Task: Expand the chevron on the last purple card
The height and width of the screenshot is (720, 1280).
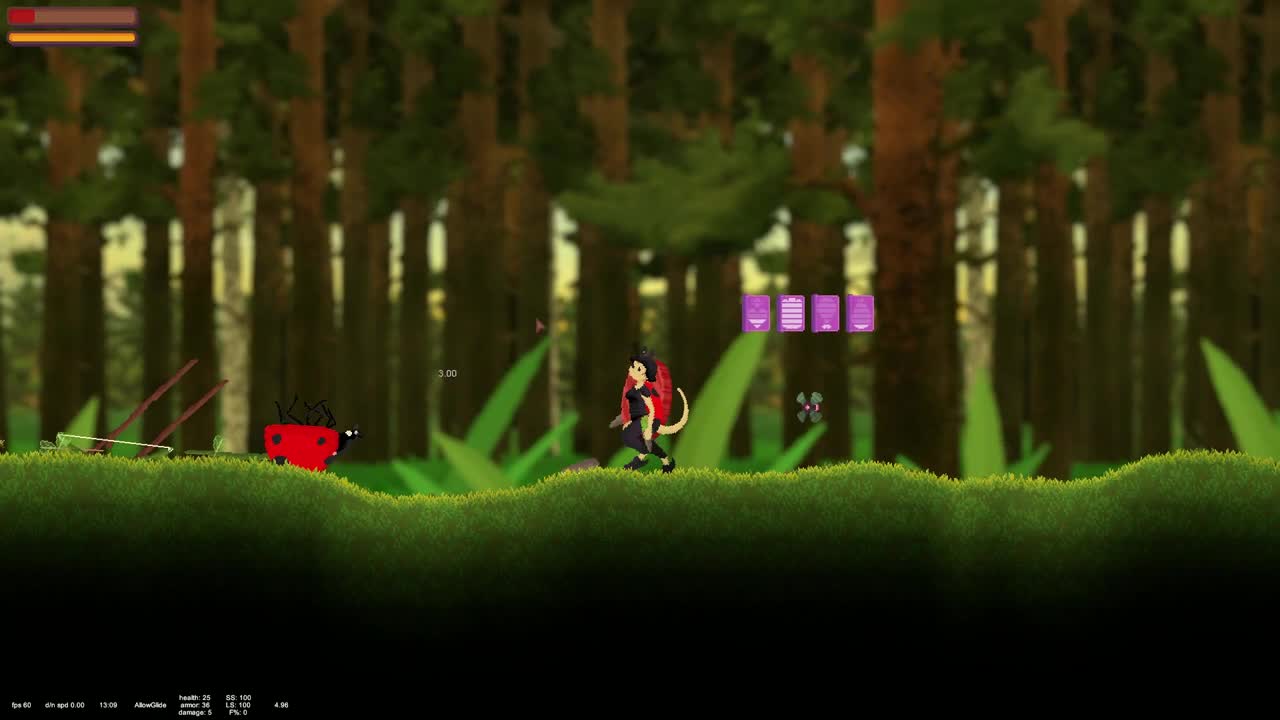Action: click(x=860, y=327)
